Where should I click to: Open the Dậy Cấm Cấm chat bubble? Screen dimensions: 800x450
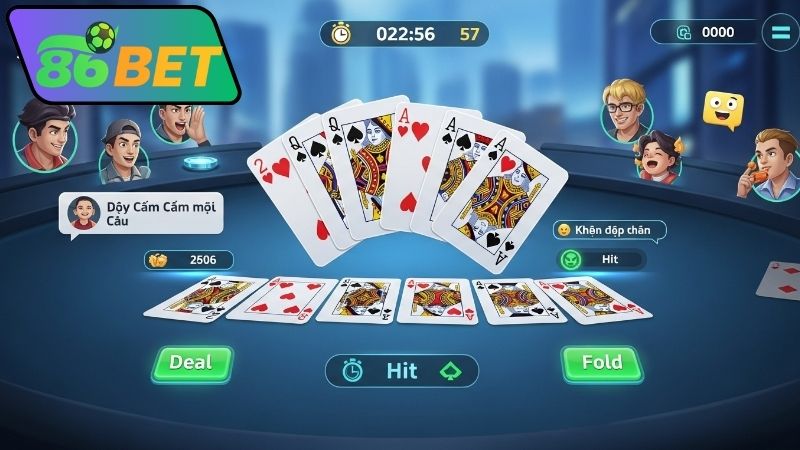click(141, 214)
